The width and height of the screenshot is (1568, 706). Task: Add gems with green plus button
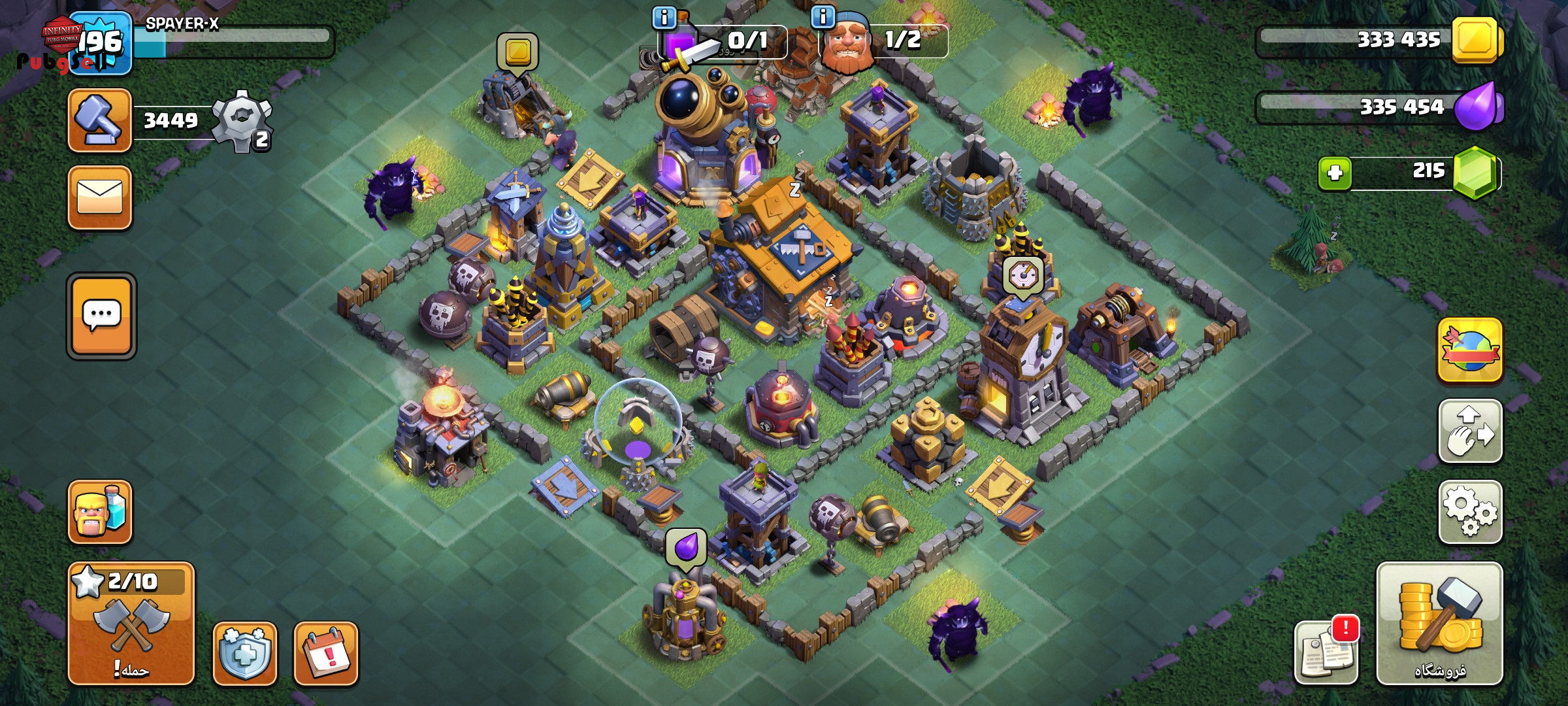pyautogui.click(x=1335, y=173)
